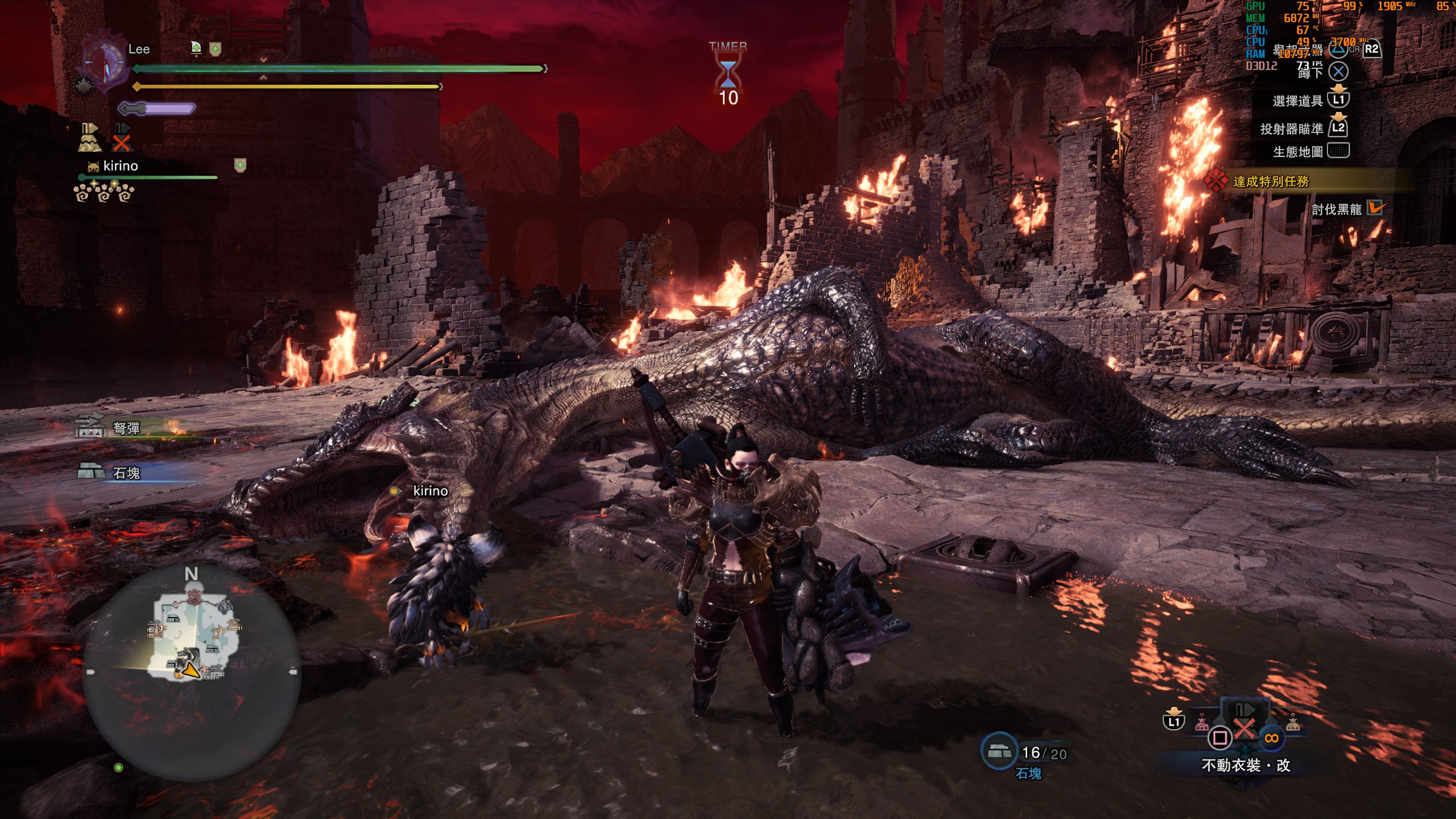Click the 石塊 slinger ammo icon showing 16/20
This screenshot has height=819, width=1456.
pos(999,752)
